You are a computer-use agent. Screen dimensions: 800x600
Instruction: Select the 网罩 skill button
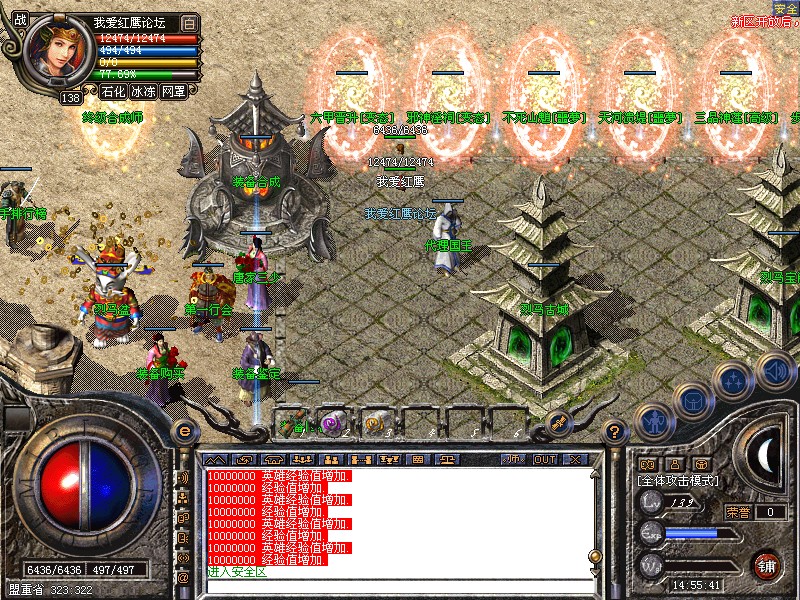[x=173, y=92]
